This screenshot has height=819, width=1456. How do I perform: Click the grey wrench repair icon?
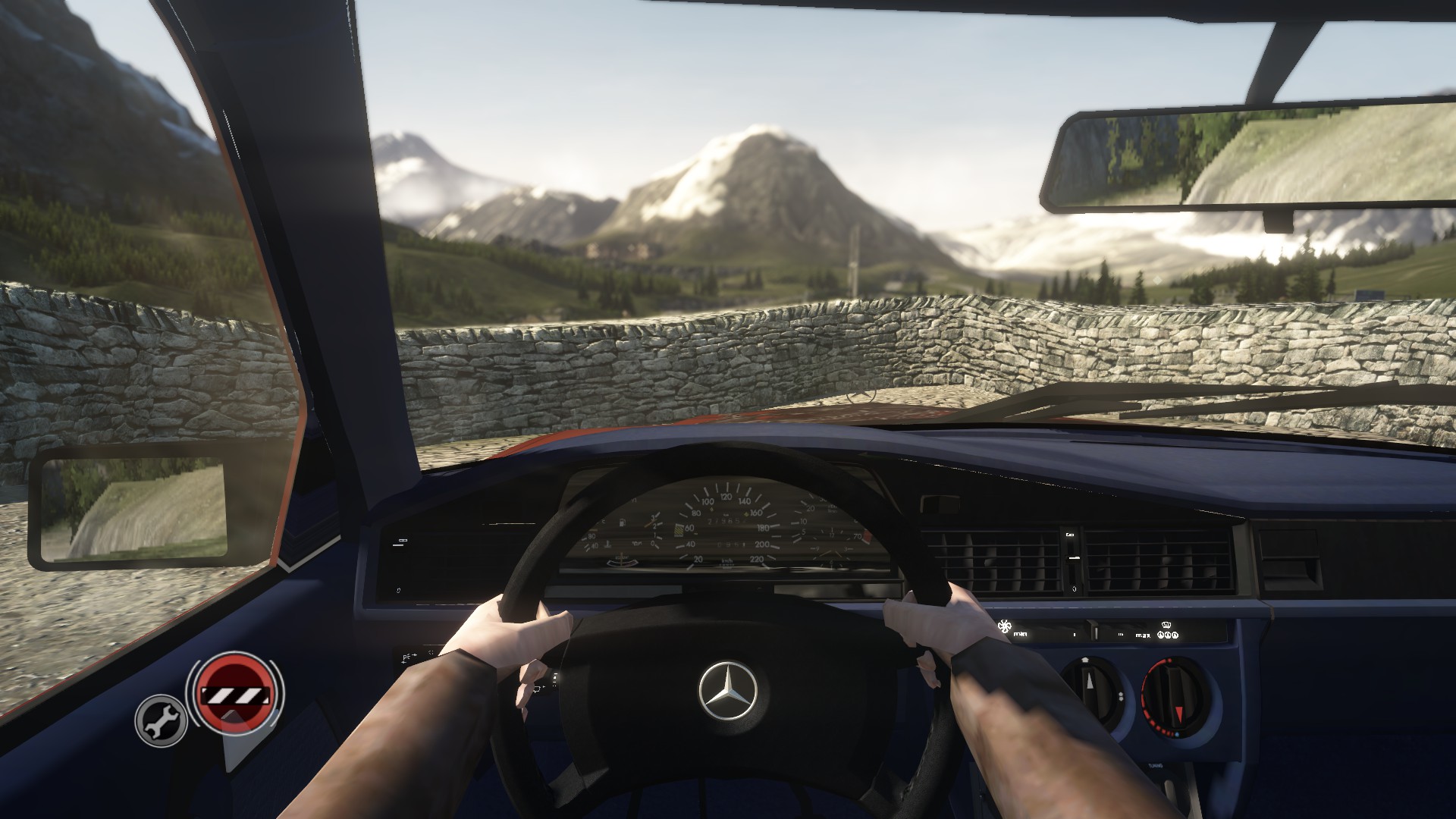161,720
